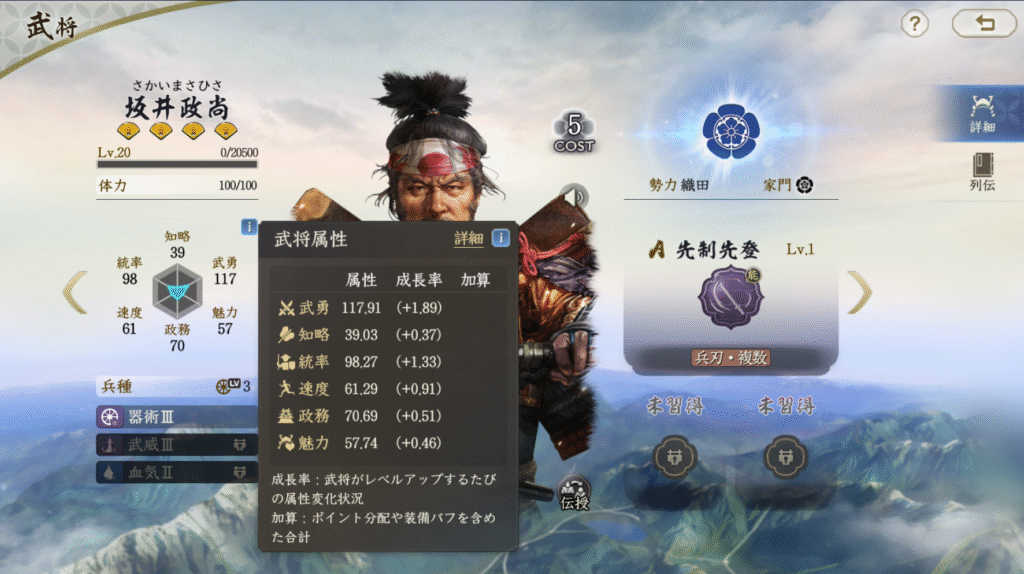Select the 血気Ⅱ troop skill row

point(176,472)
